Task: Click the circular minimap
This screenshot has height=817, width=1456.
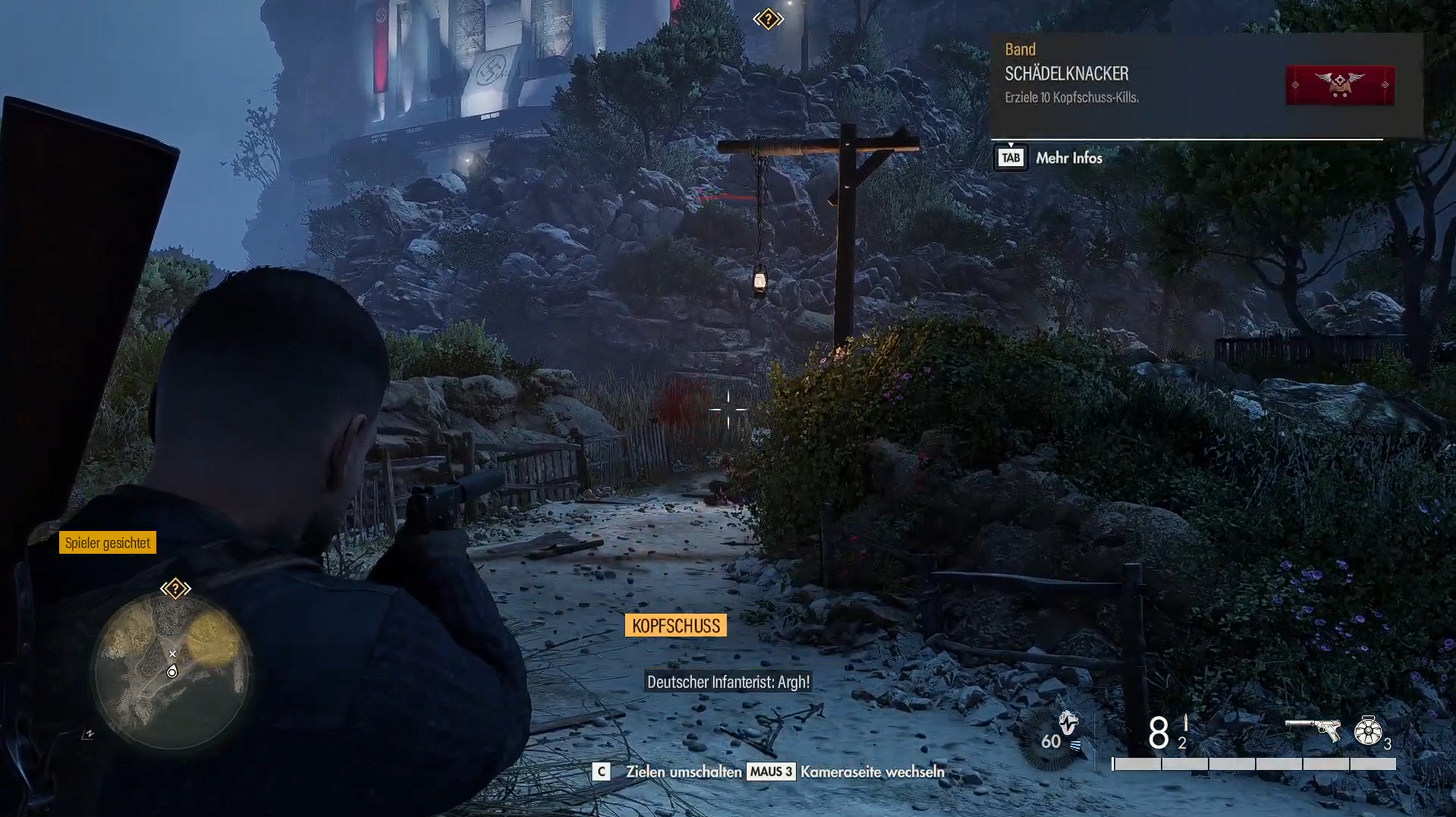Action: [x=172, y=671]
